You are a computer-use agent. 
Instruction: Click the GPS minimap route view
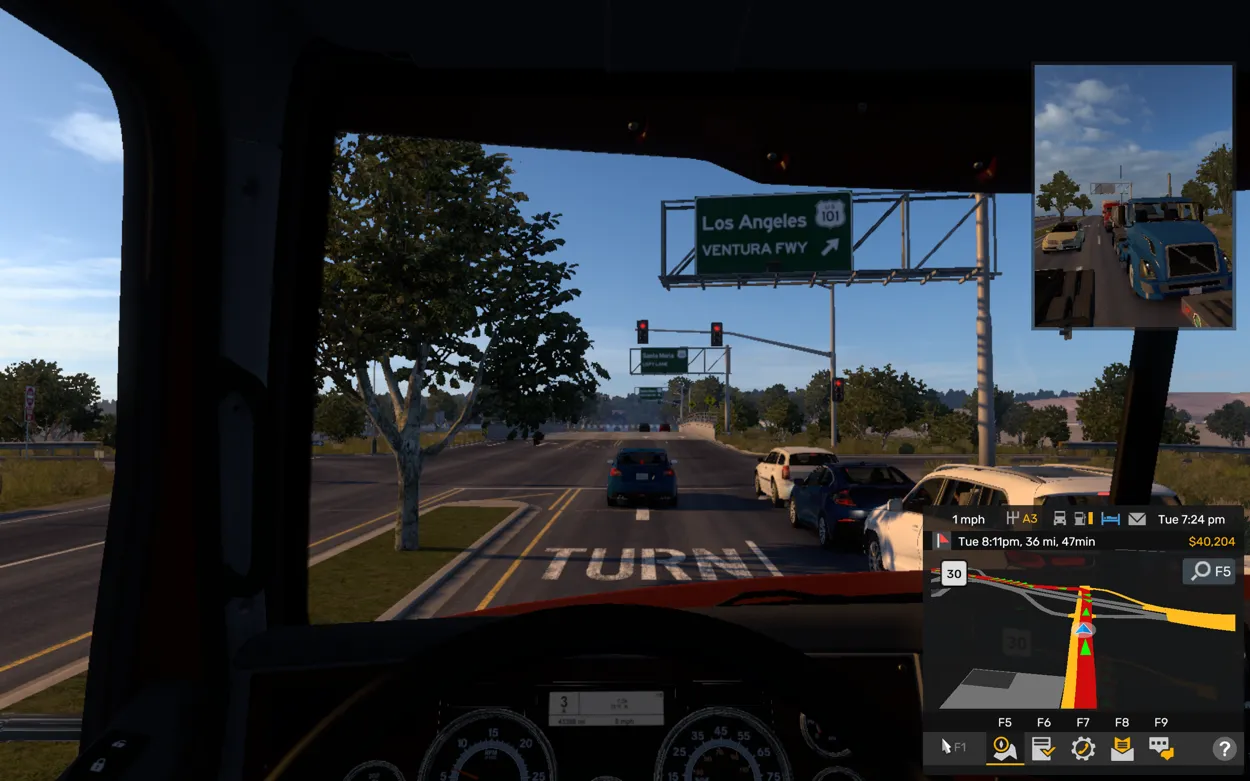pyautogui.click(x=1080, y=640)
